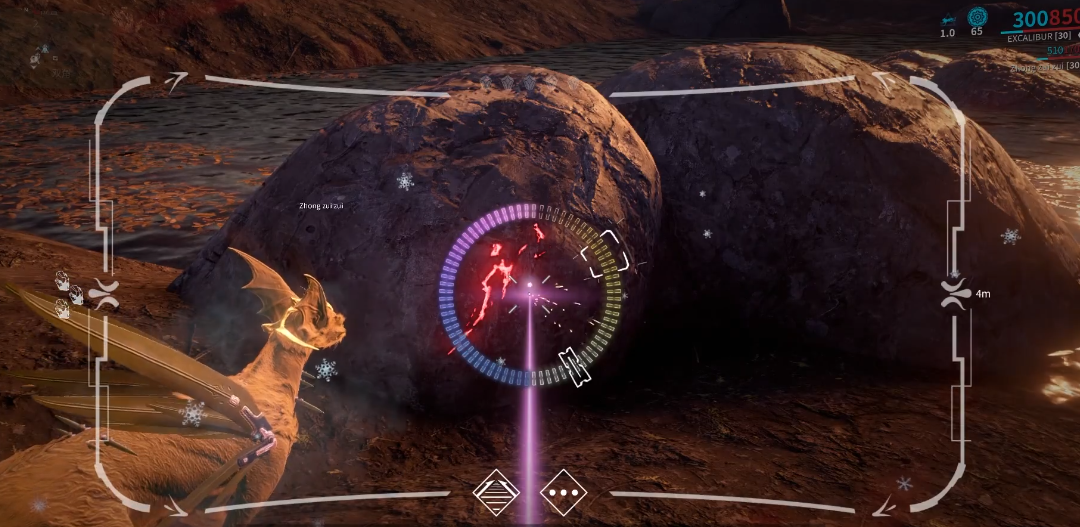Click the sprint speed buff icon
The image size is (1080, 527).
tap(947, 17)
